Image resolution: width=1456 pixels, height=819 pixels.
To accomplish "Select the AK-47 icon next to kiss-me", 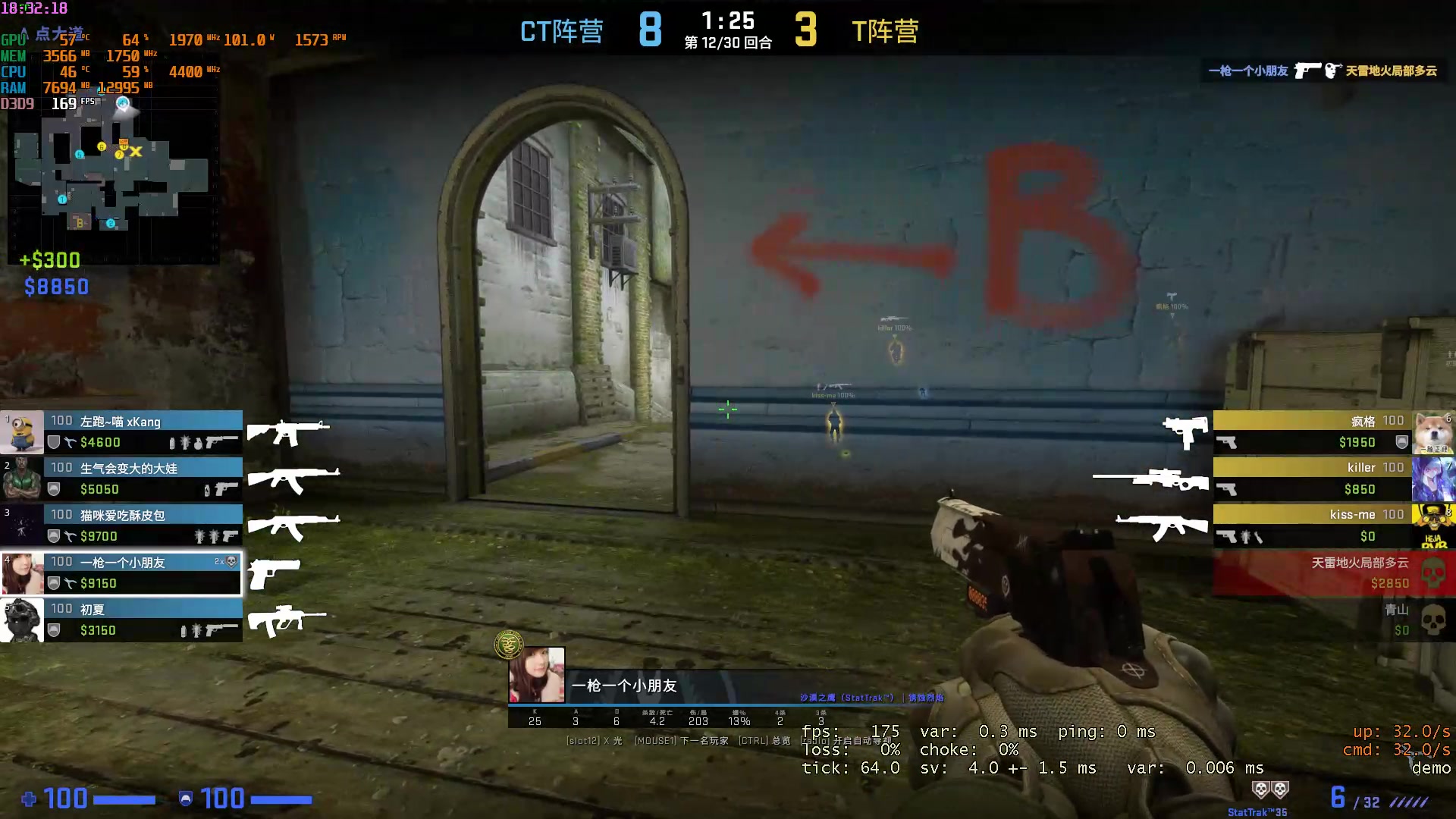I will point(1162,526).
